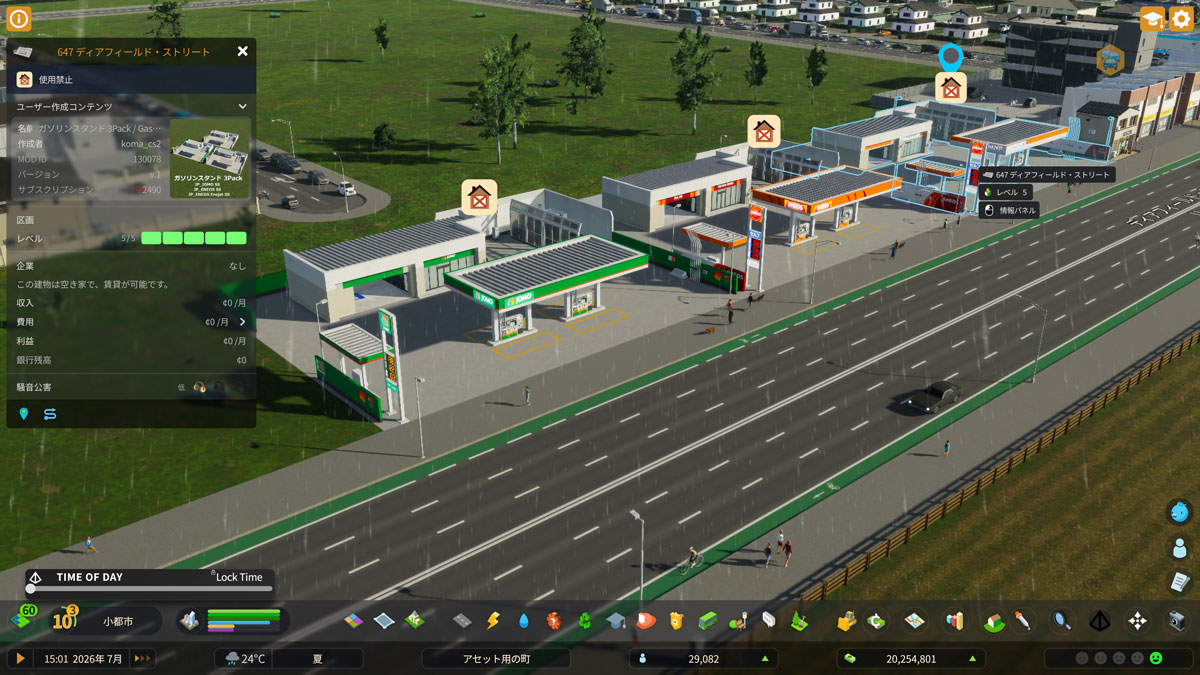Viewport: 1200px width, 675px height.
Task: Expand the 費用 expenses row arrow
Action: [242, 322]
